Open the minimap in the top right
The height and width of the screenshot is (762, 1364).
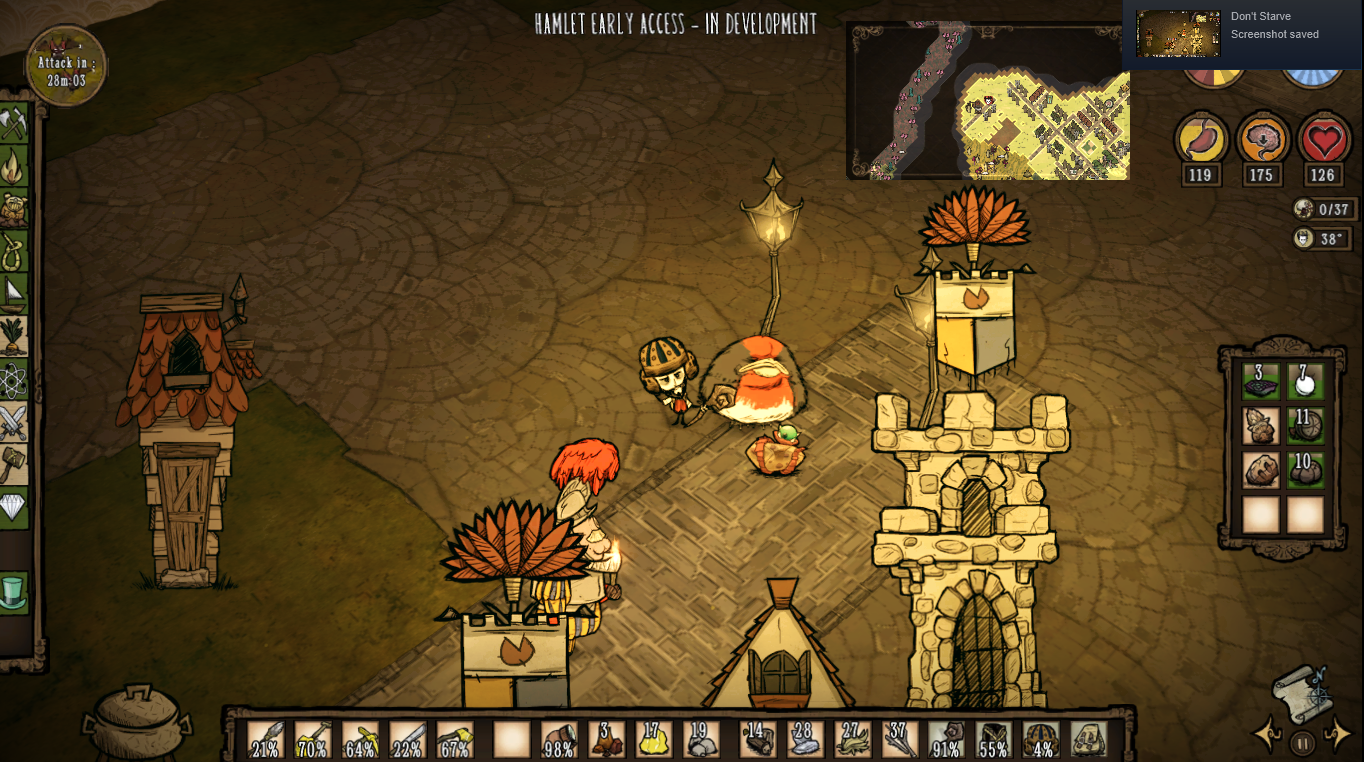click(x=989, y=101)
